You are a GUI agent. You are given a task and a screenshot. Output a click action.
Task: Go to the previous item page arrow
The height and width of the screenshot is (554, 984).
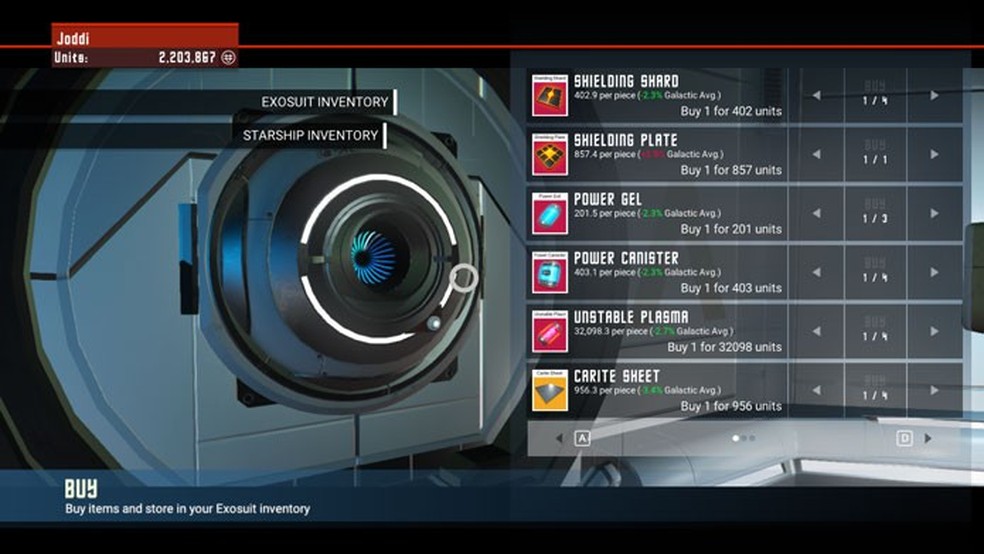tap(559, 438)
